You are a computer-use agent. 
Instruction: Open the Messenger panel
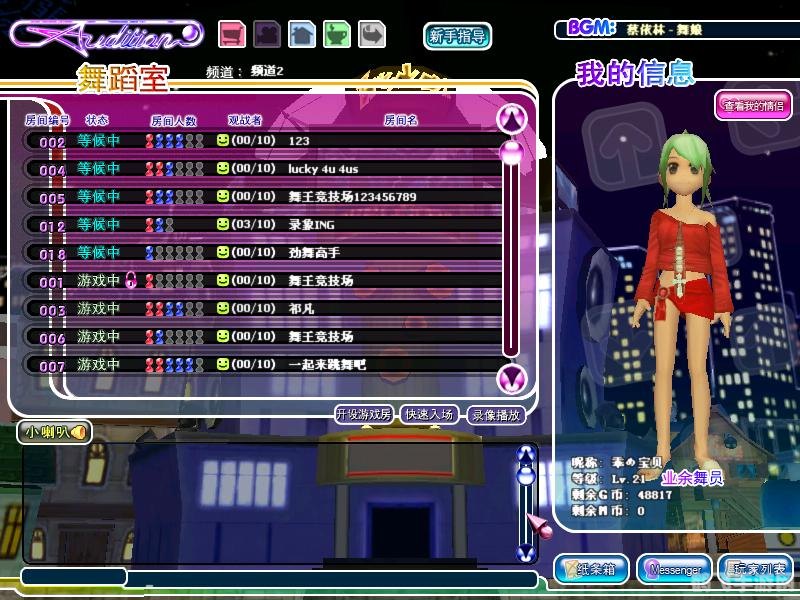coord(674,569)
